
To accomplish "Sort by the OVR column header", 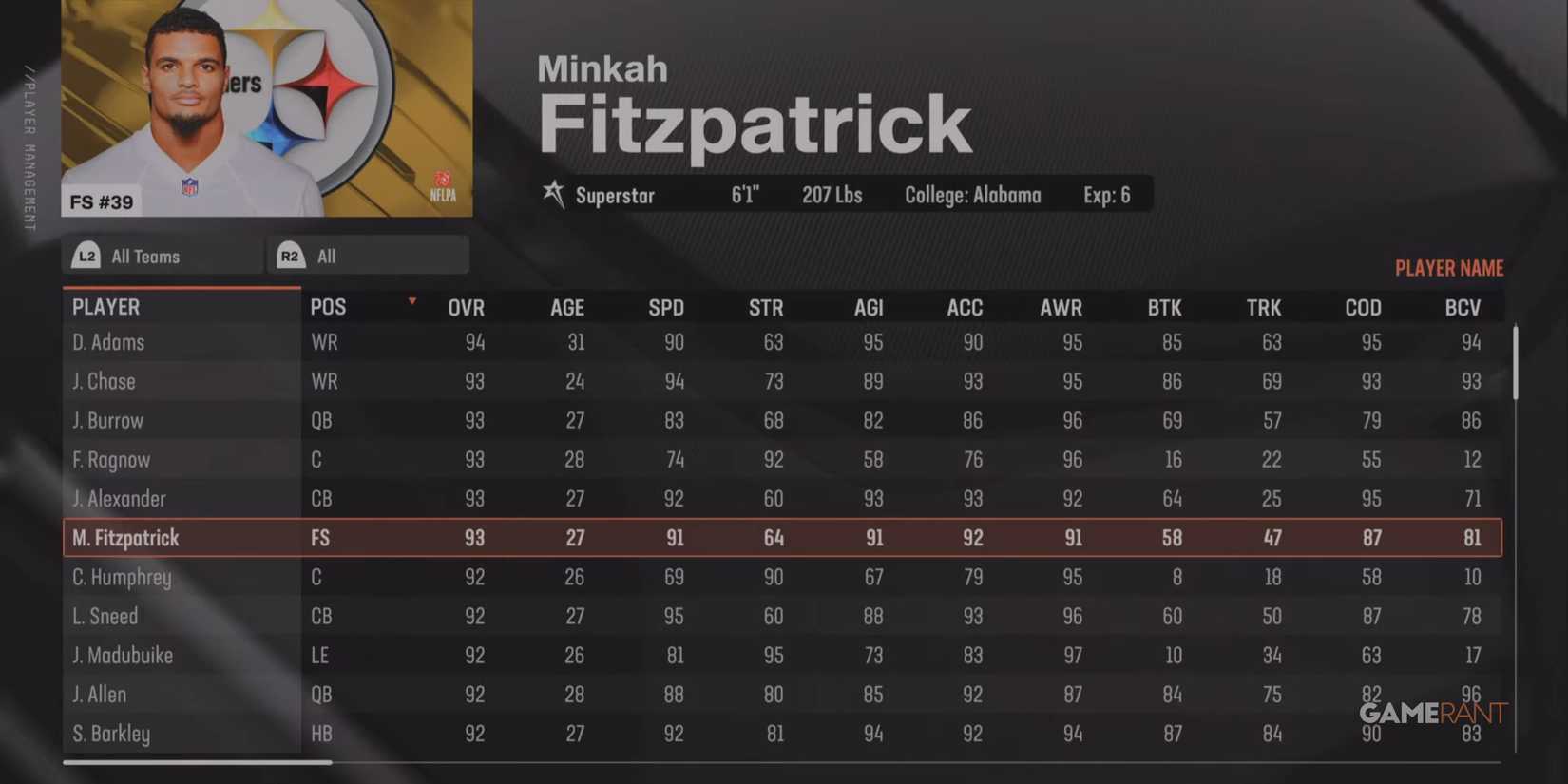I will click(x=467, y=307).
